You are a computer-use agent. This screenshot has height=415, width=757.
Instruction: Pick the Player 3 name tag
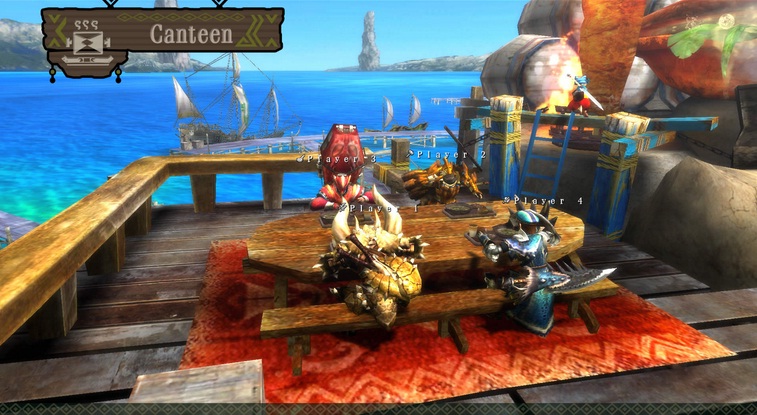tap(338, 158)
